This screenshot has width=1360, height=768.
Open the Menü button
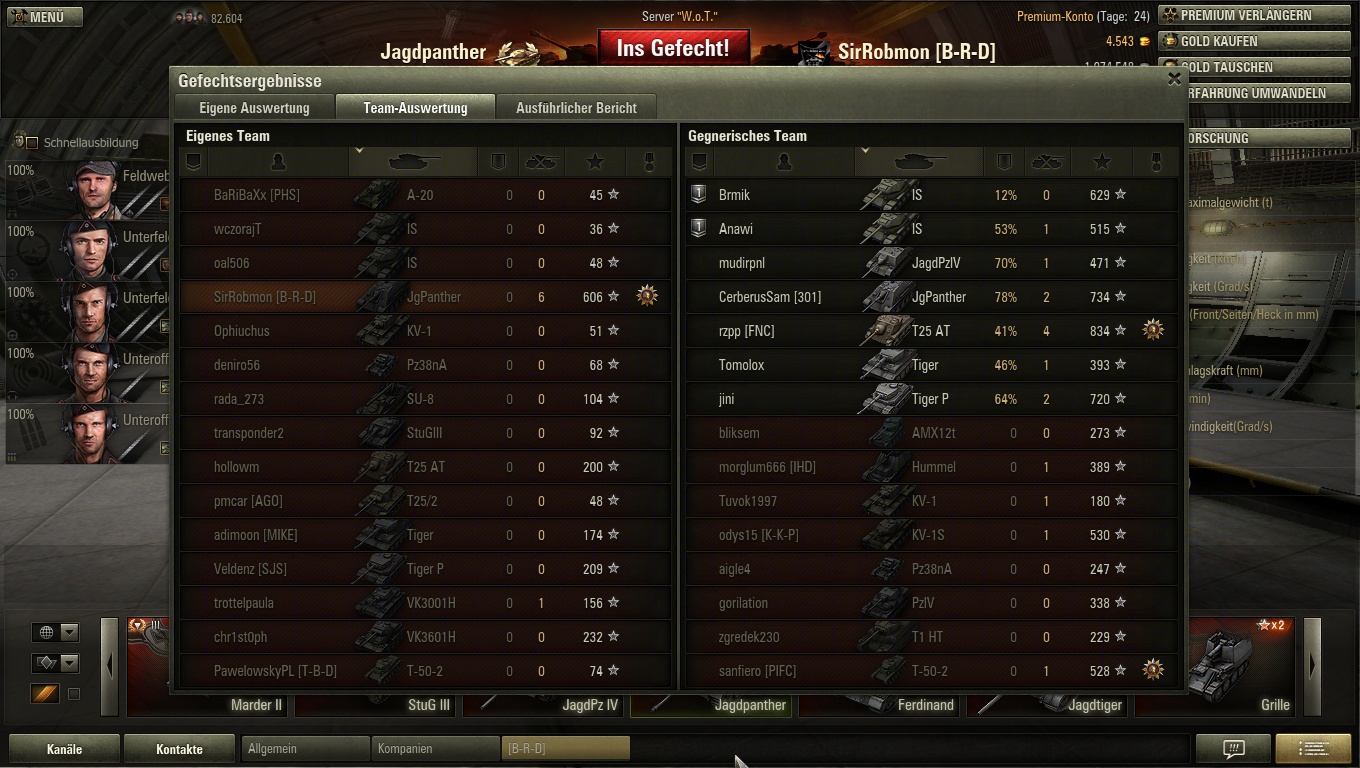tap(45, 17)
